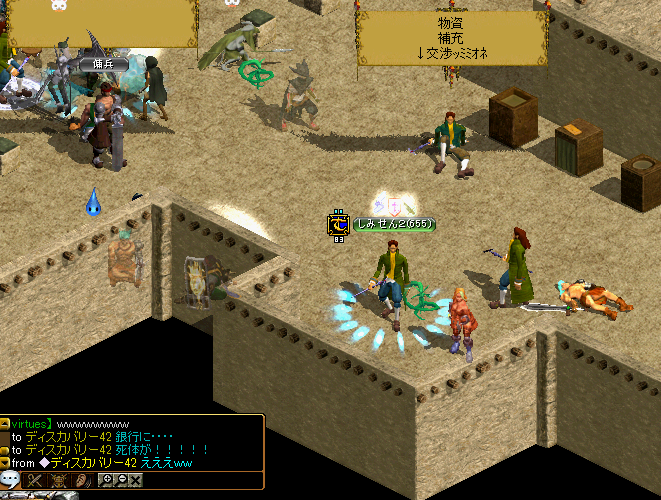Screen dimensions: 661x500
Task: Click the chat scroll-up arrow button
Action: [x=5, y=424]
